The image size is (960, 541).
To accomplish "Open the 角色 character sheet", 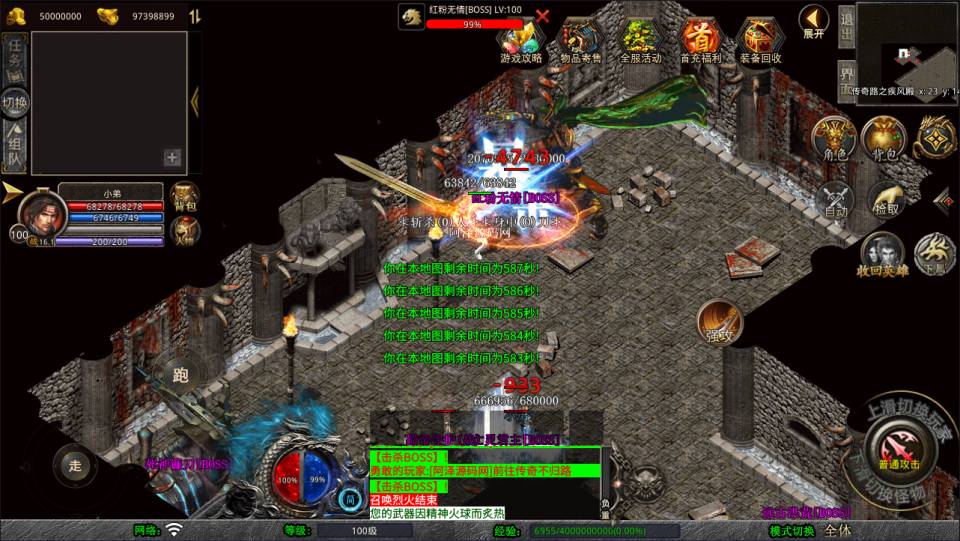I will 835,138.
